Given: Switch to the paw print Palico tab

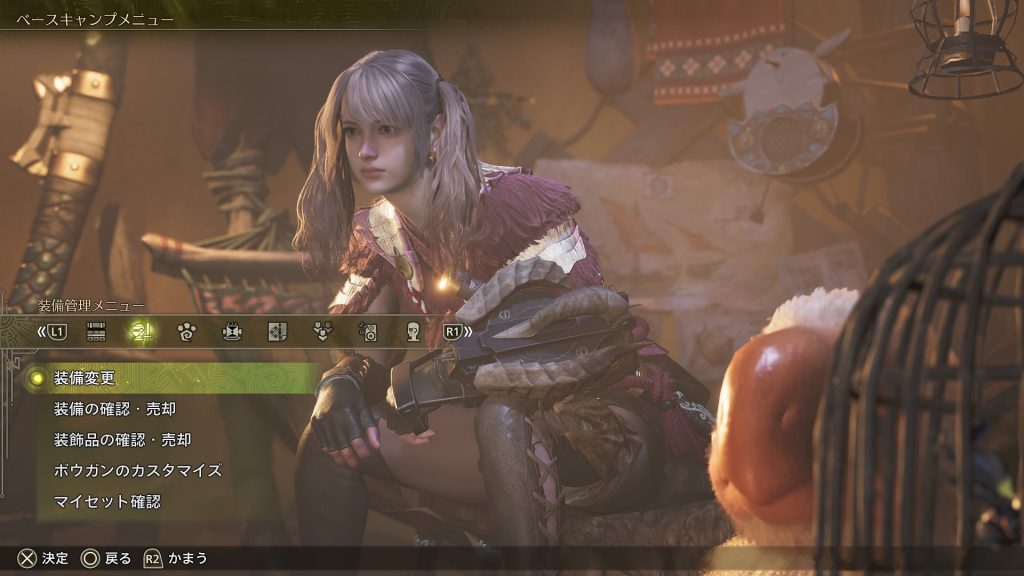Looking at the screenshot, I should 186,332.
